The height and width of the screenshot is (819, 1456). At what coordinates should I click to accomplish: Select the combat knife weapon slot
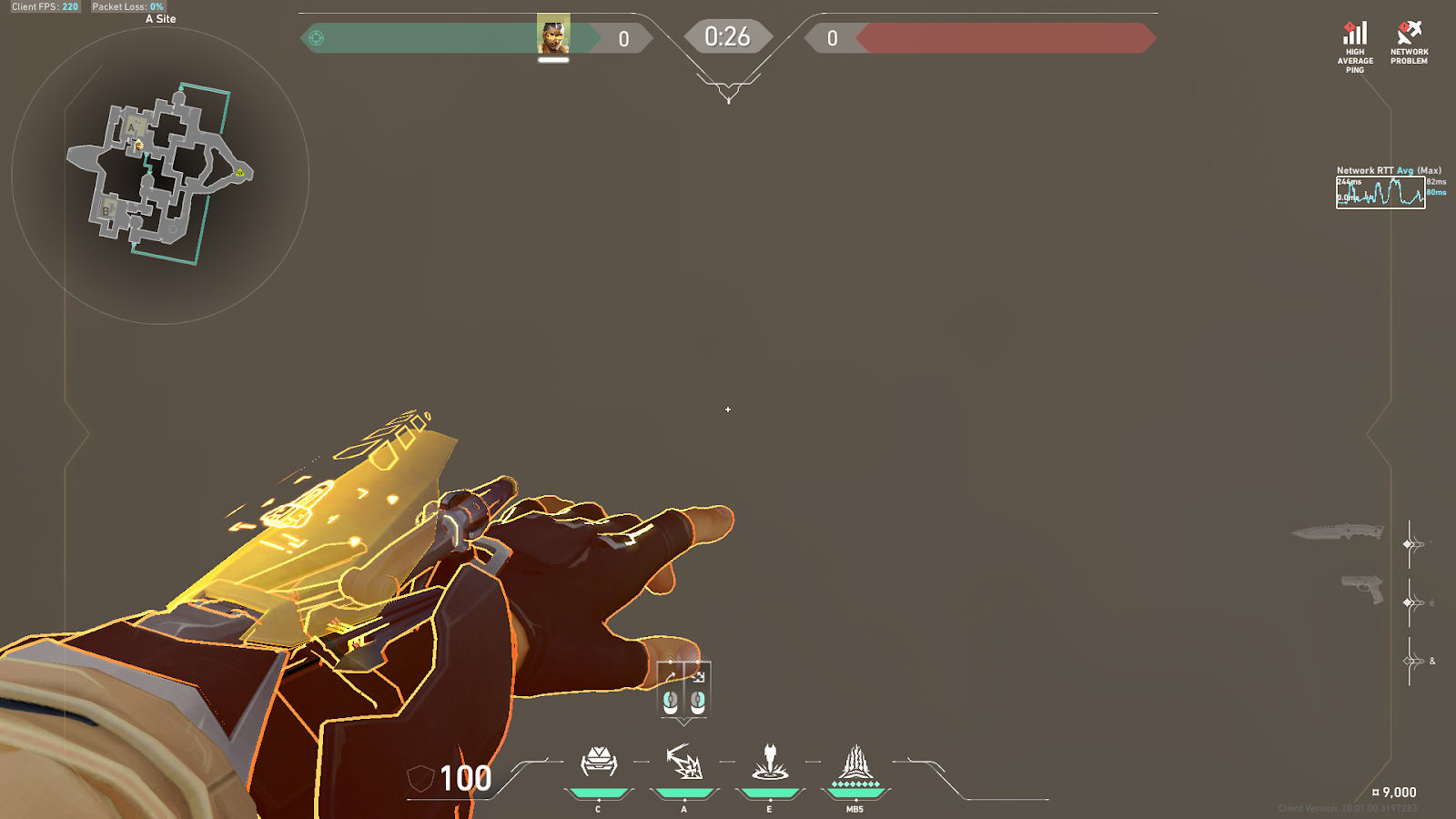click(1338, 532)
